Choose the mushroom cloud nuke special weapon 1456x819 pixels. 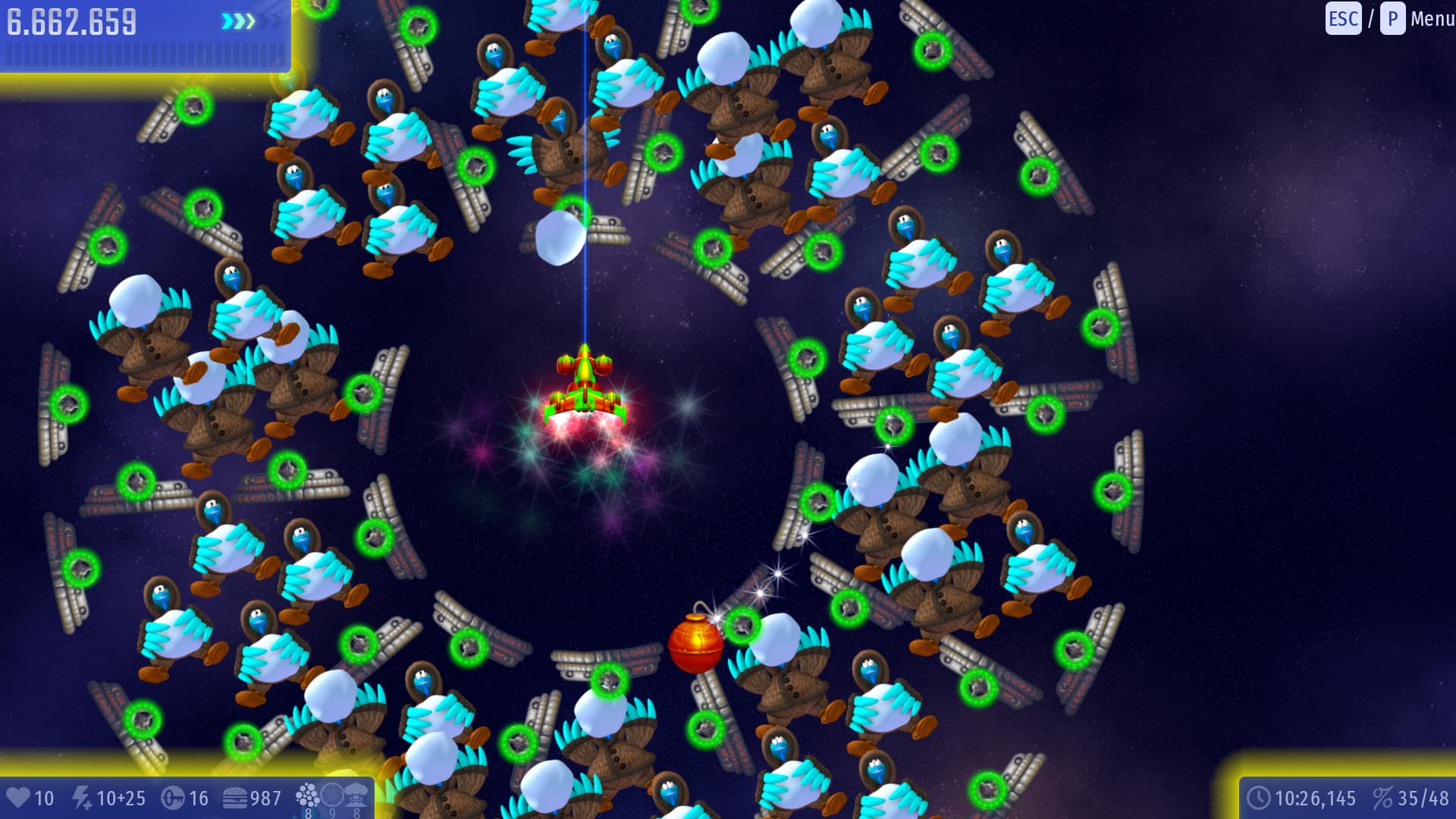click(356, 796)
